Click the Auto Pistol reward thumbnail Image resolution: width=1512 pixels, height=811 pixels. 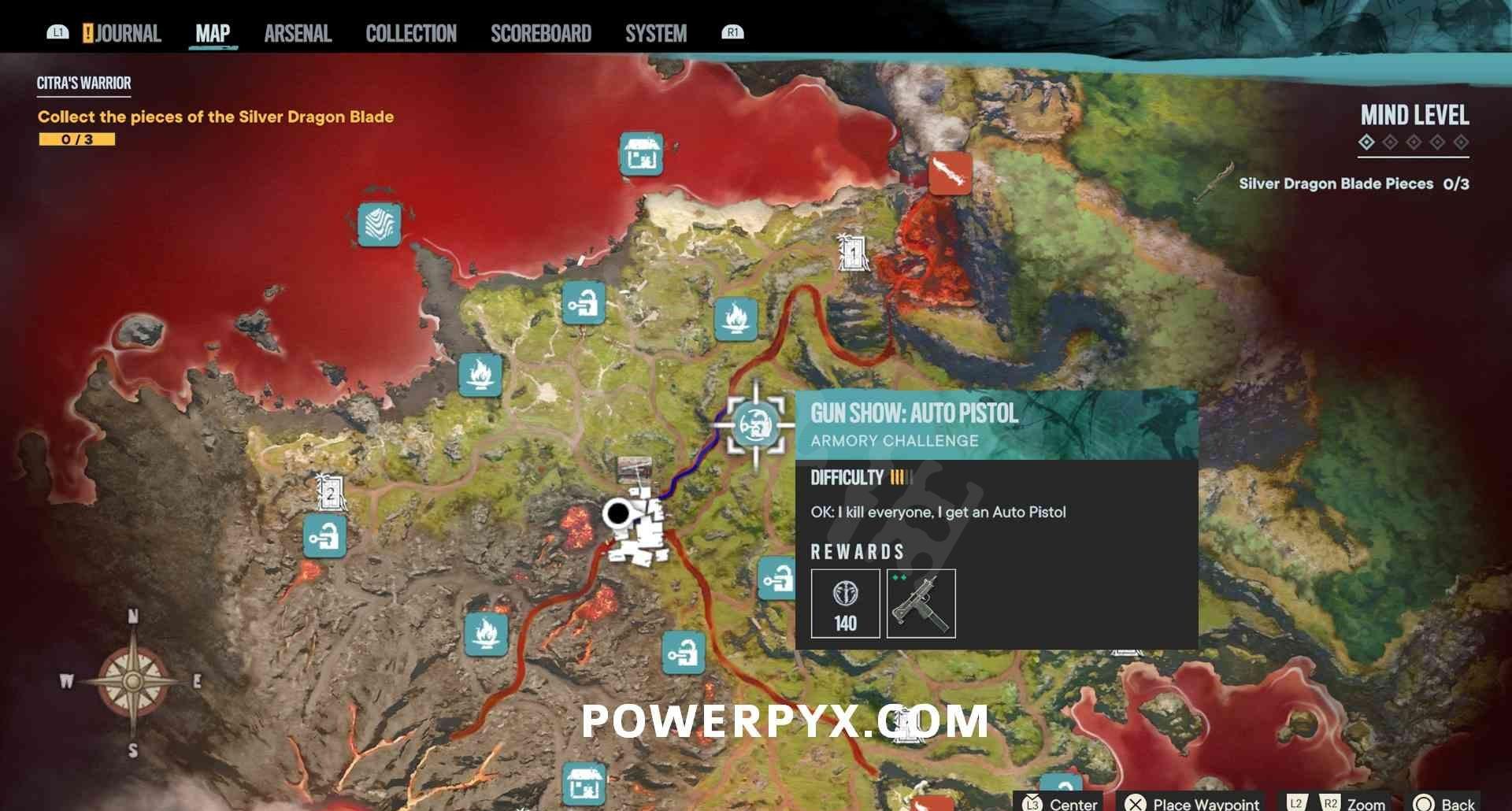pos(921,603)
